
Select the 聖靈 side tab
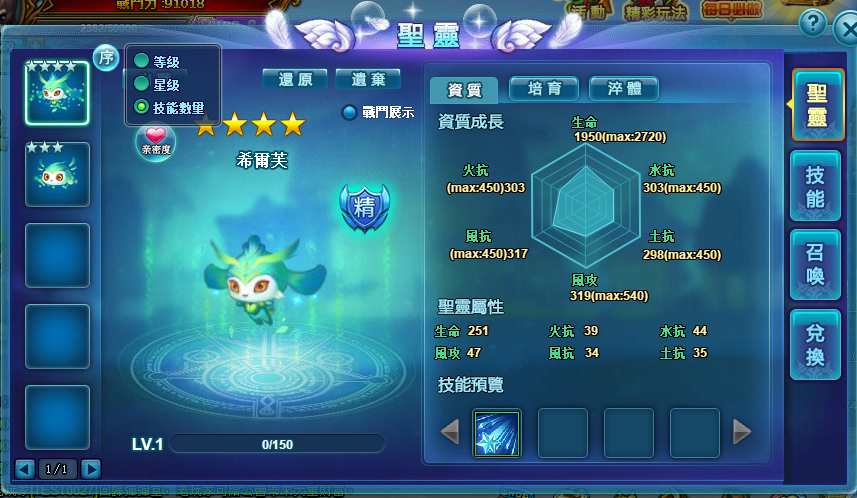click(815, 105)
